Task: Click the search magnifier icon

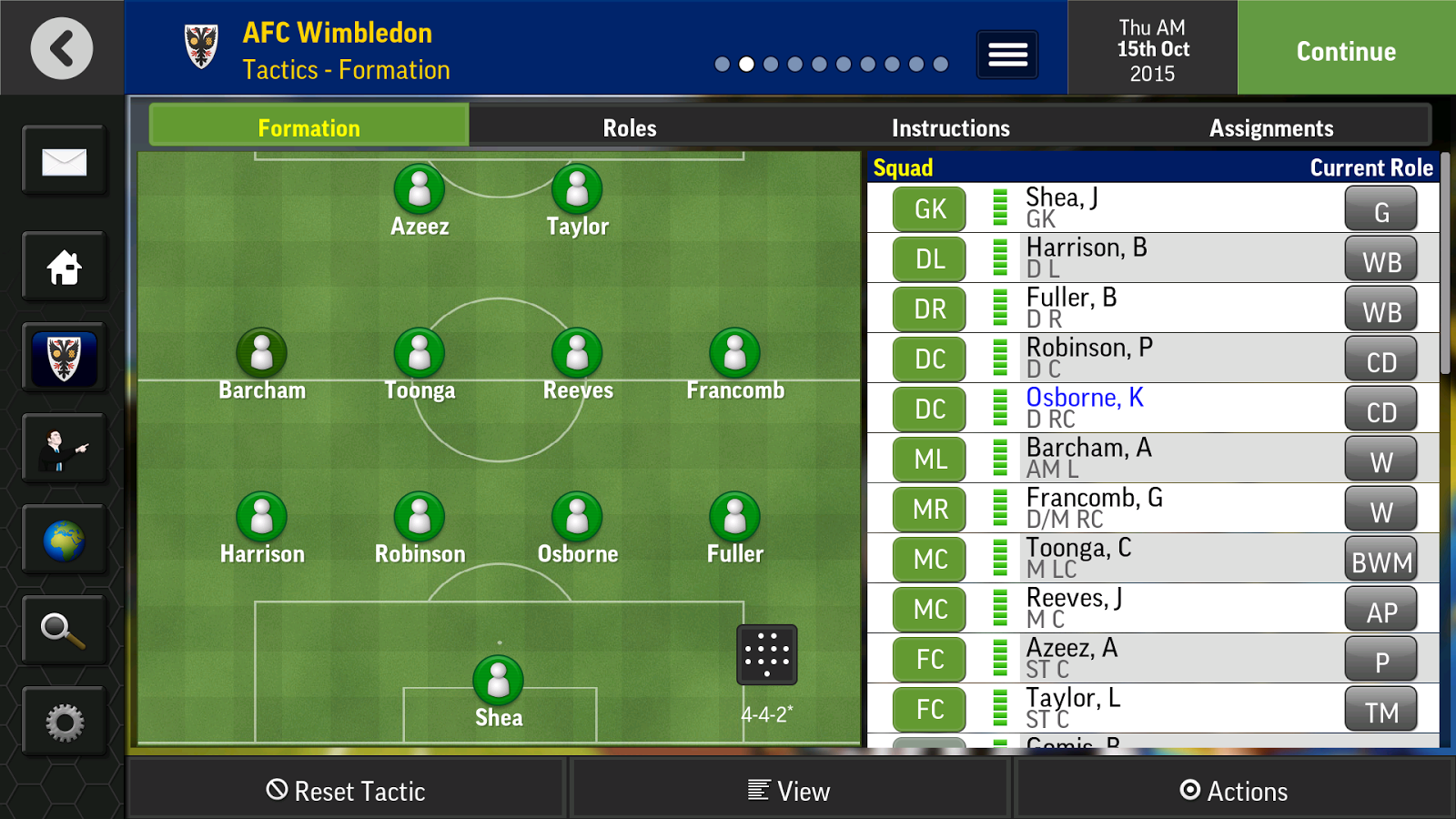Action: point(62,630)
